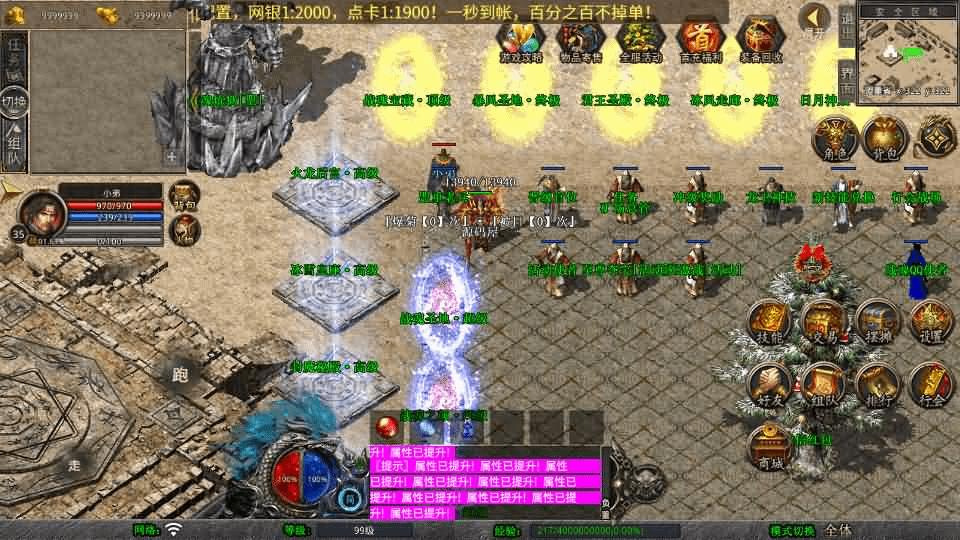Image resolution: width=960 pixels, height=540 pixels.
Task: Select the red potion hotbar slot
Action: click(x=385, y=427)
